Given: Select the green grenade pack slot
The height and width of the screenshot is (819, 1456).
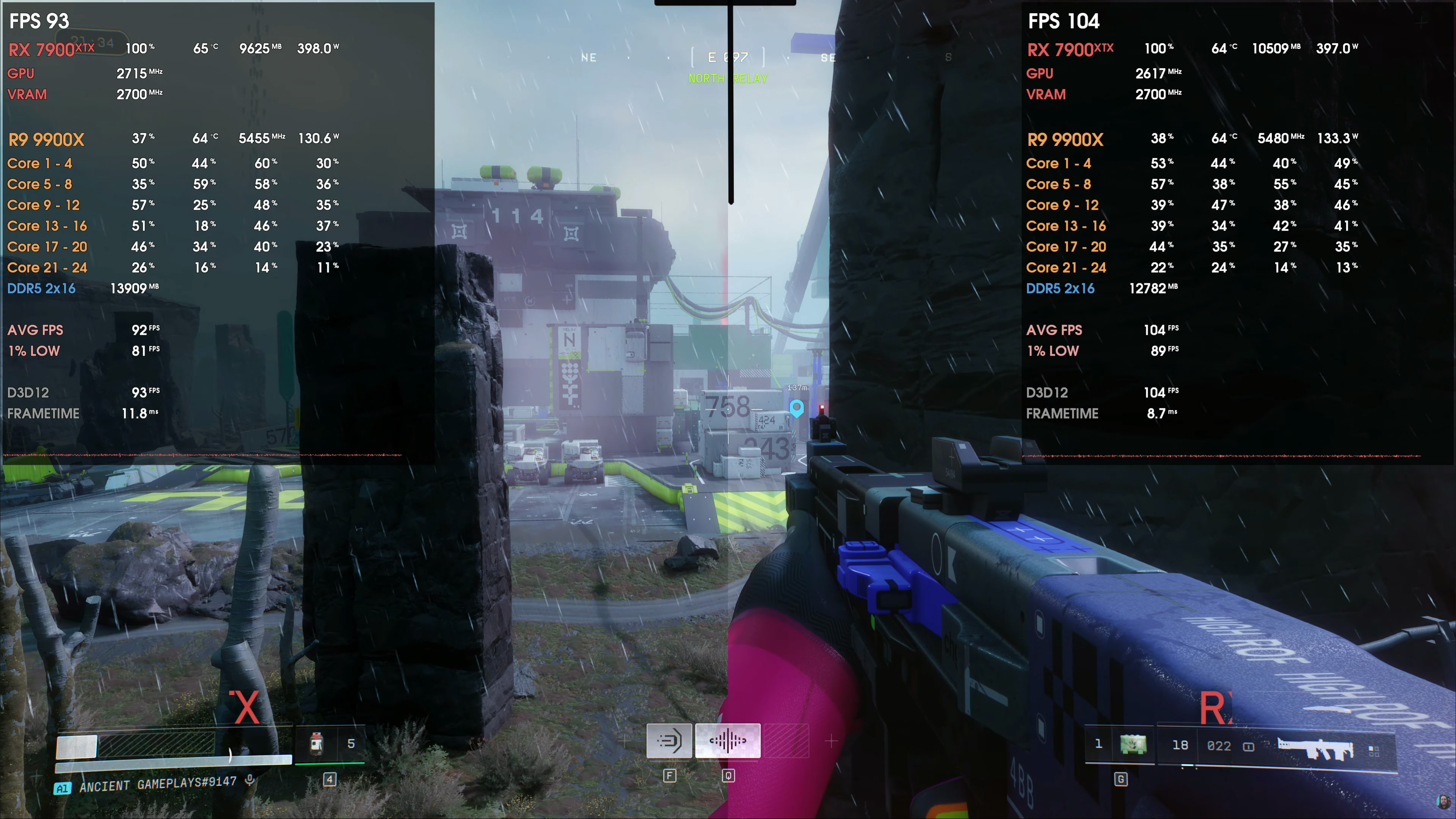Looking at the screenshot, I should click(x=1133, y=744).
